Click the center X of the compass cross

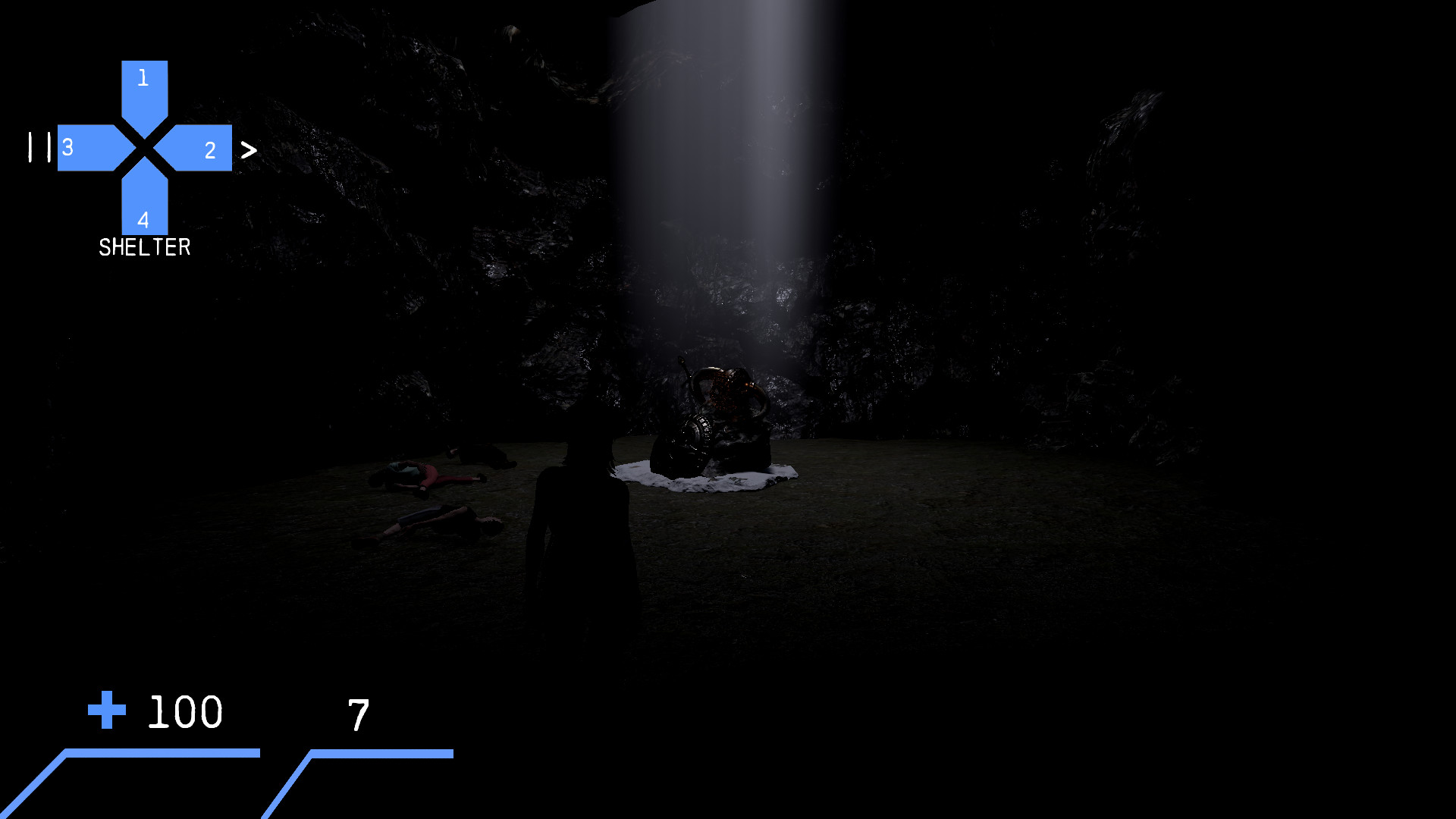143,148
